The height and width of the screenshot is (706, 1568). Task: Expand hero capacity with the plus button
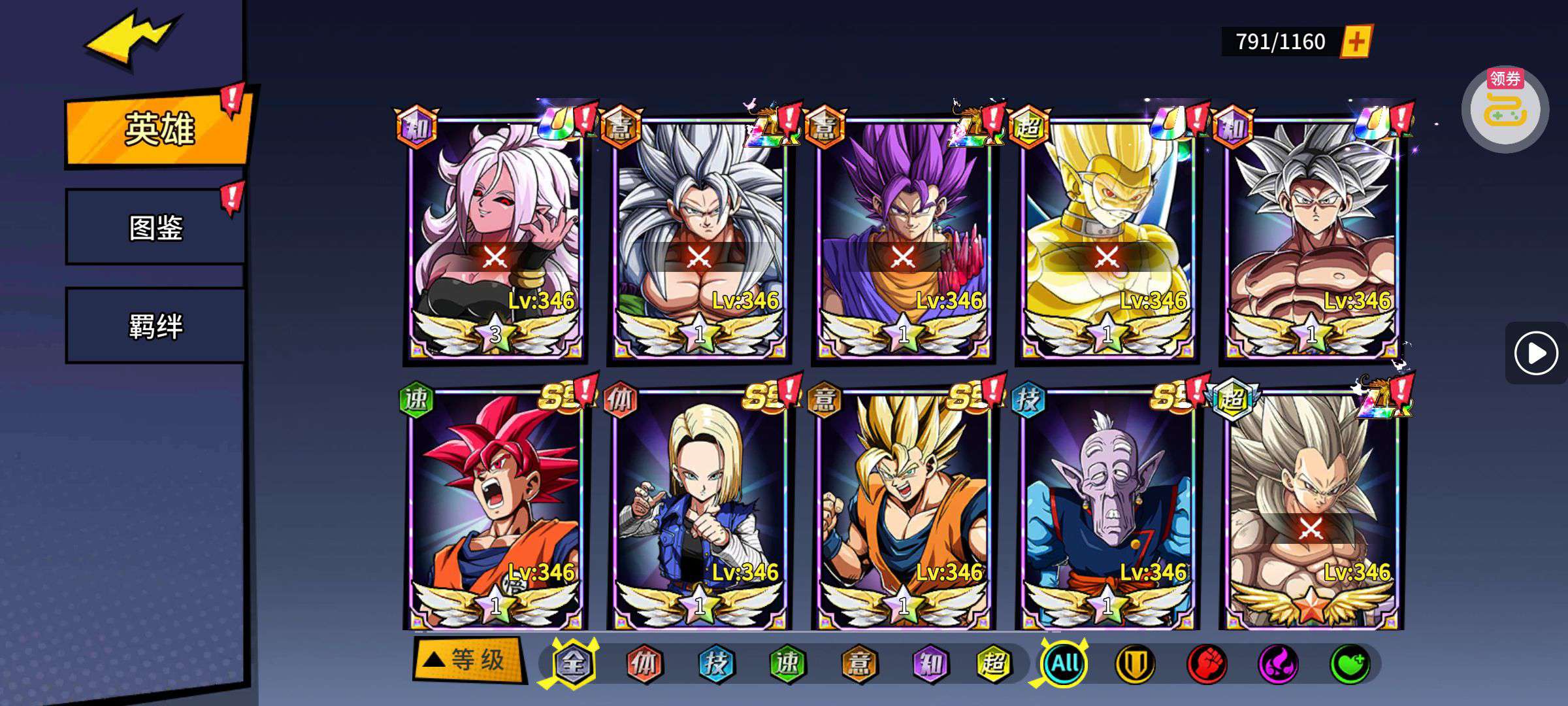coord(1356,42)
